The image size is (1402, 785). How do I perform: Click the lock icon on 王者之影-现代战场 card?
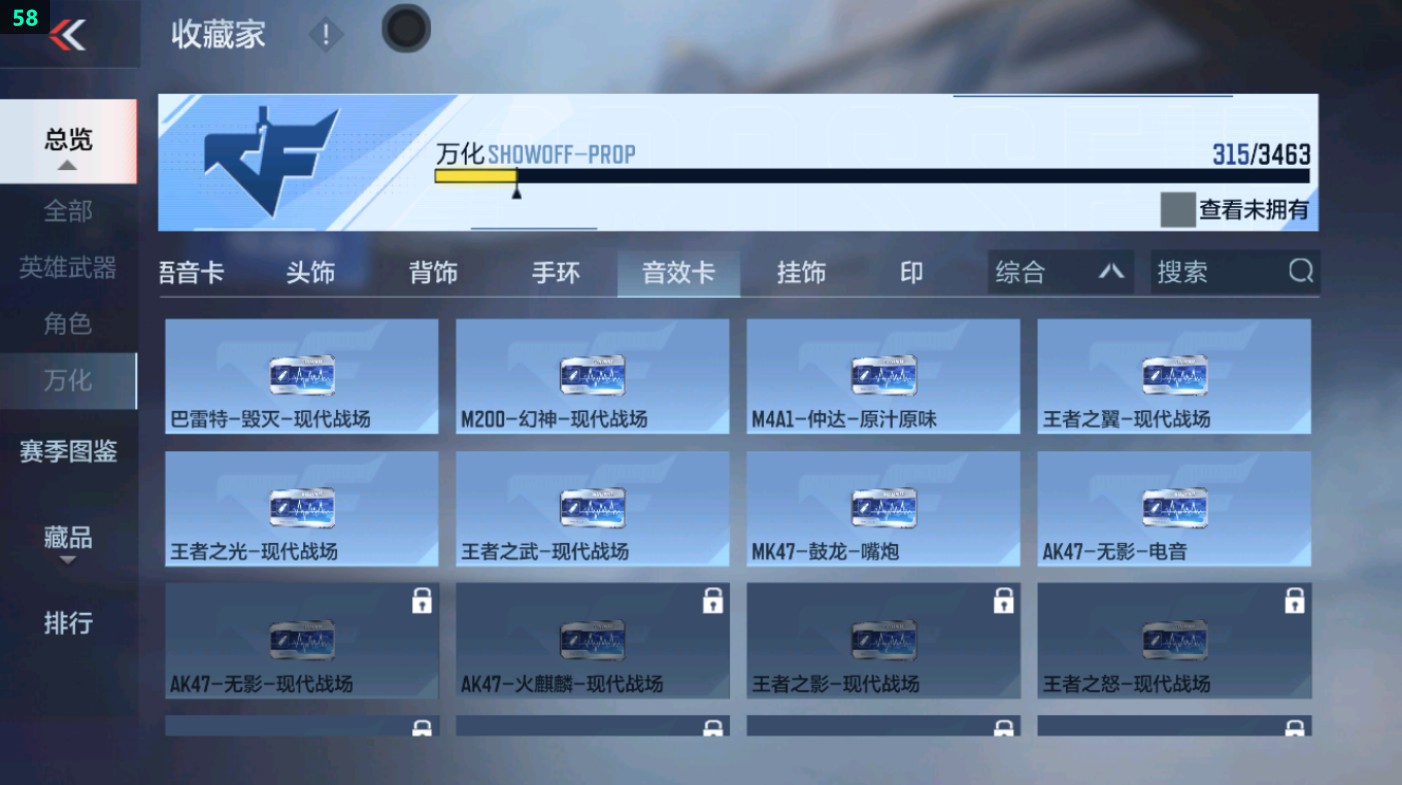(x=1002, y=602)
